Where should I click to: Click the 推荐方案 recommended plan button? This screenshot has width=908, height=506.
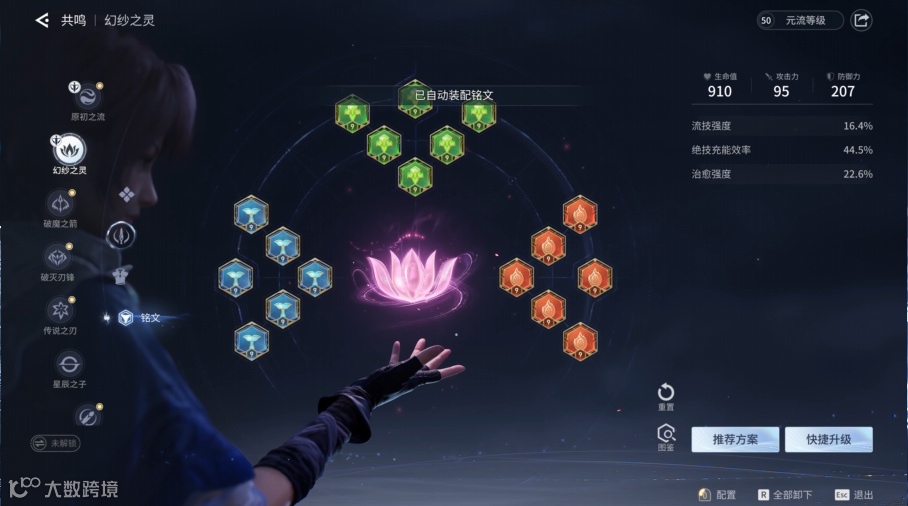(x=735, y=440)
